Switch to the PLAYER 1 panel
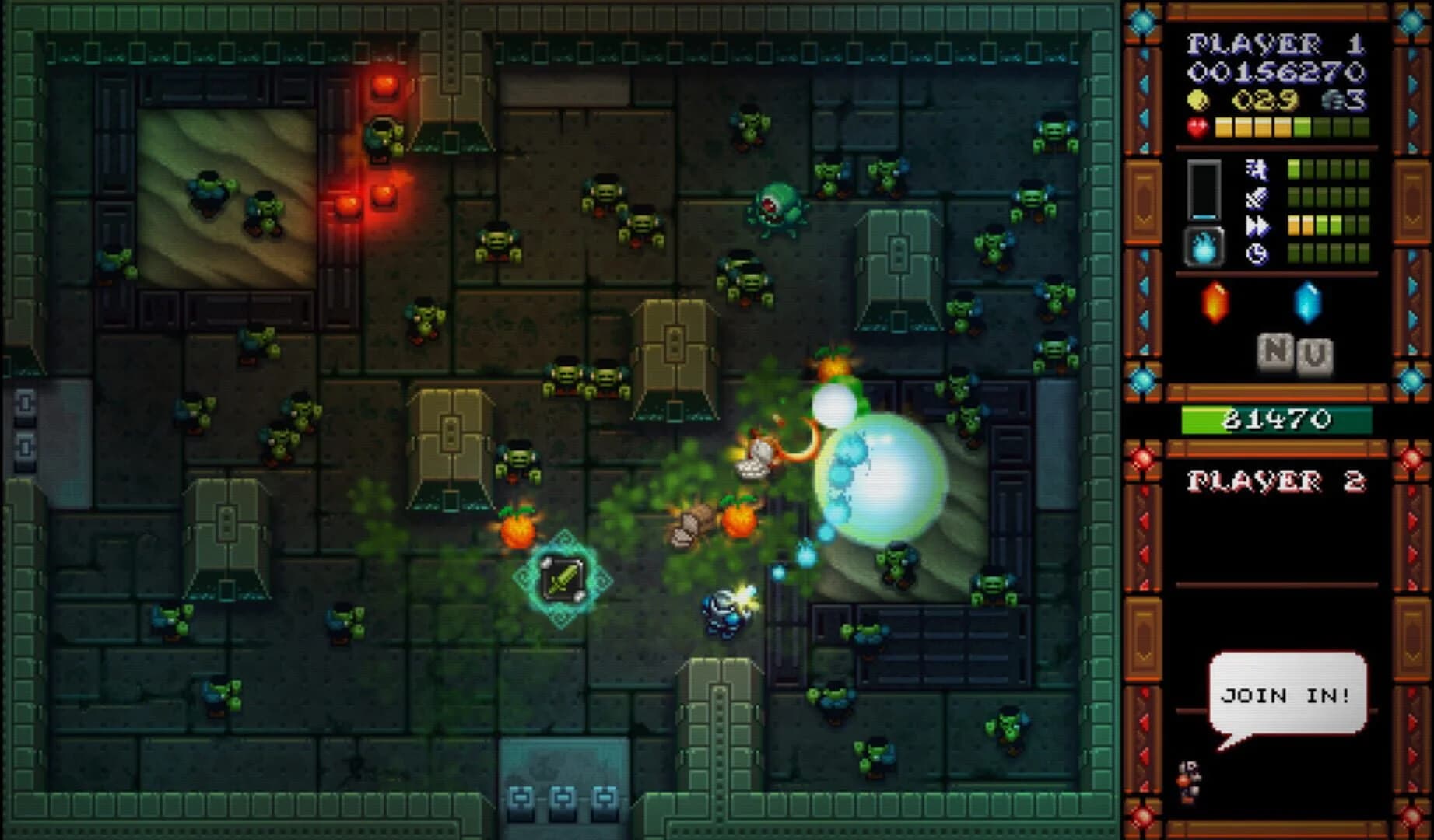Image resolution: width=1434 pixels, height=840 pixels. point(1274,43)
